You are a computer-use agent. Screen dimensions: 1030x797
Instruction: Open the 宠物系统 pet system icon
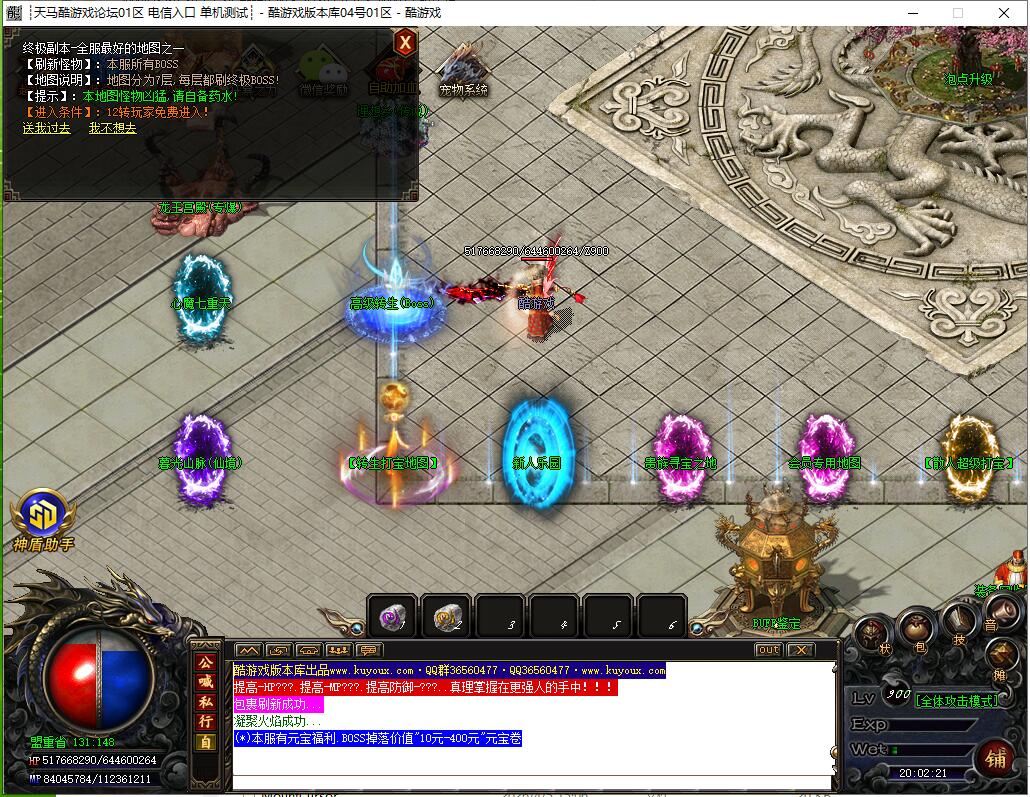[x=463, y=69]
